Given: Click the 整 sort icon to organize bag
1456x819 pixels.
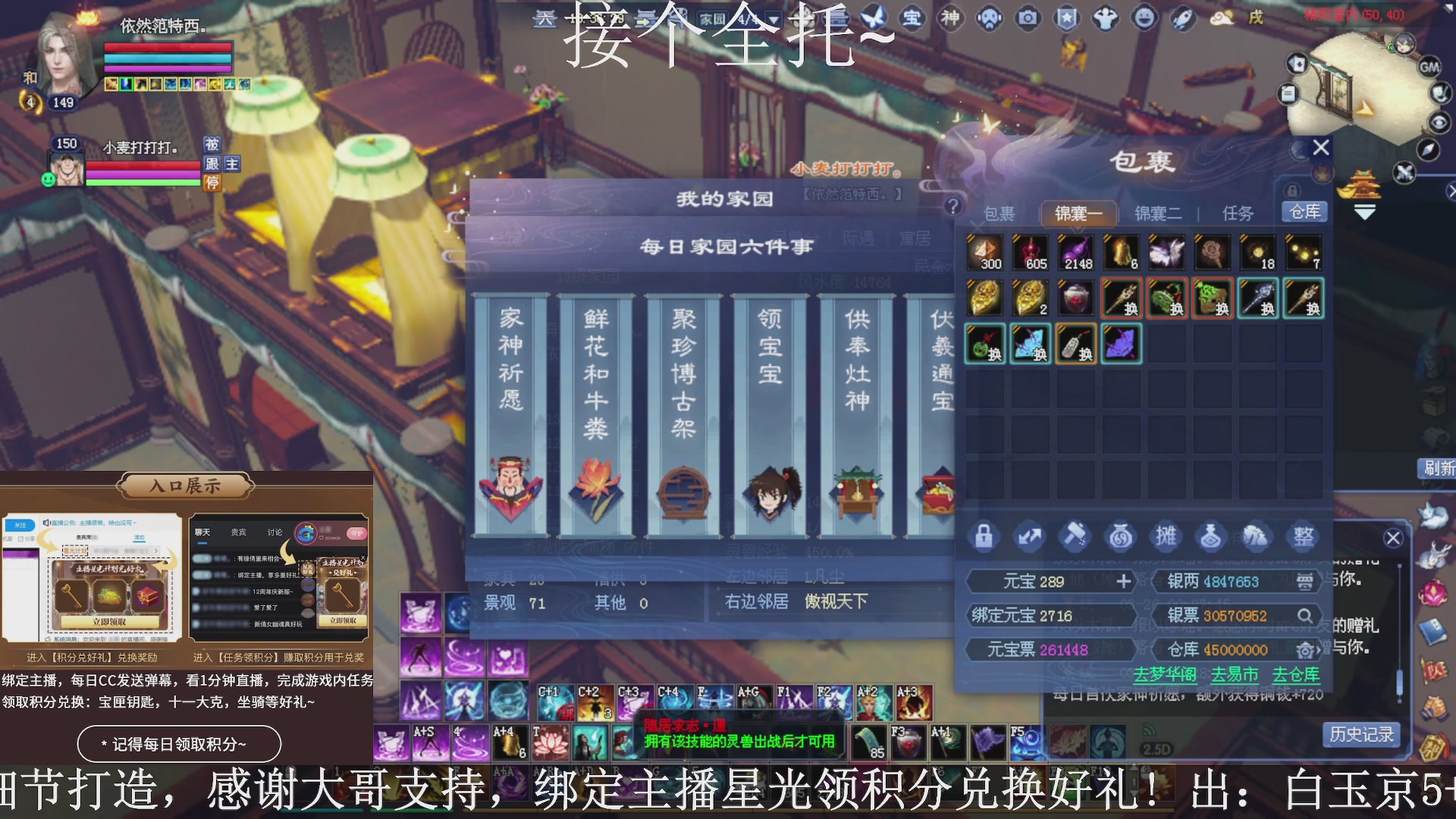Looking at the screenshot, I should pos(1303,536).
